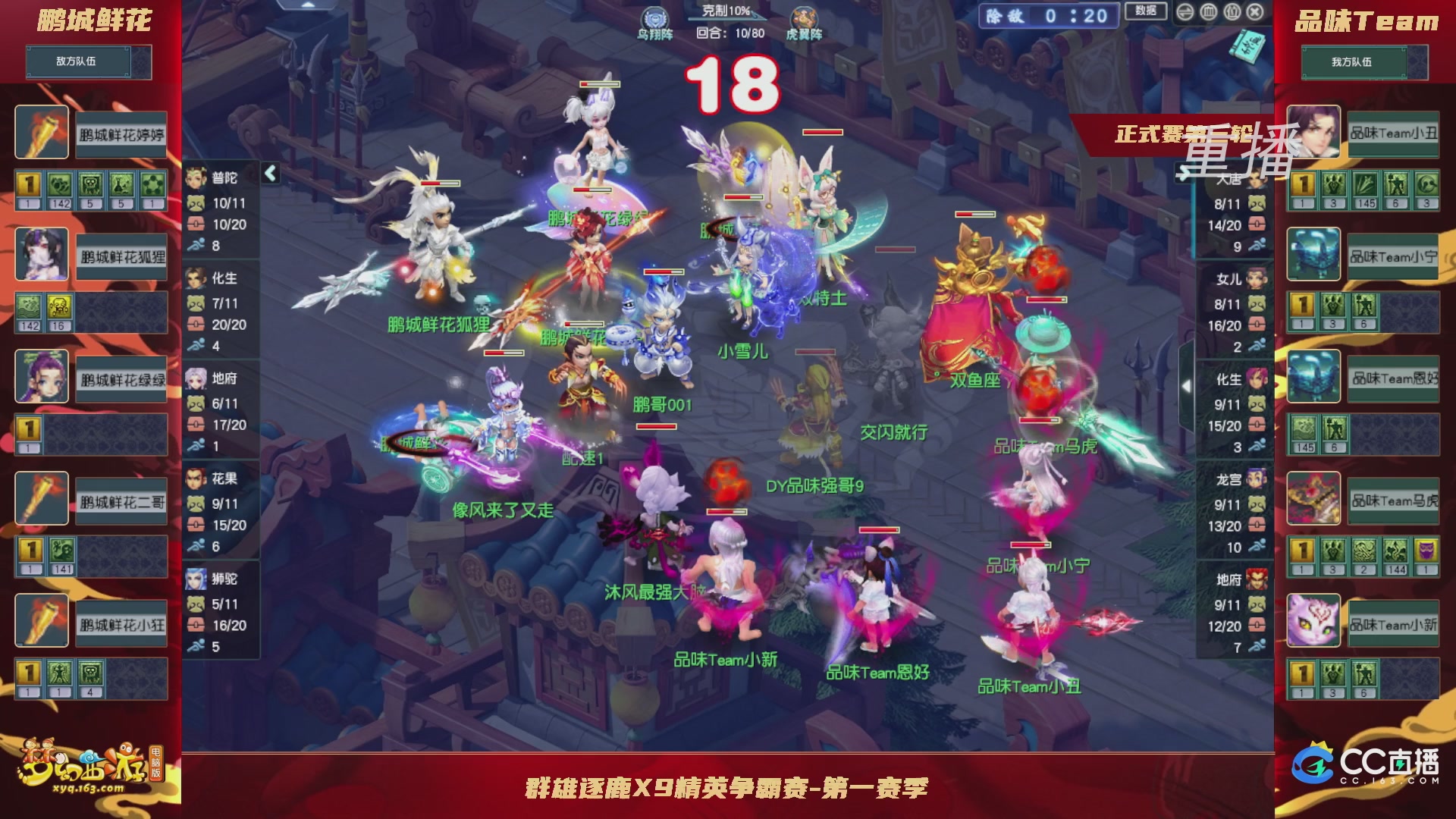Click the swap-arrows circular icon near the timer

[x=1185, y=12]
